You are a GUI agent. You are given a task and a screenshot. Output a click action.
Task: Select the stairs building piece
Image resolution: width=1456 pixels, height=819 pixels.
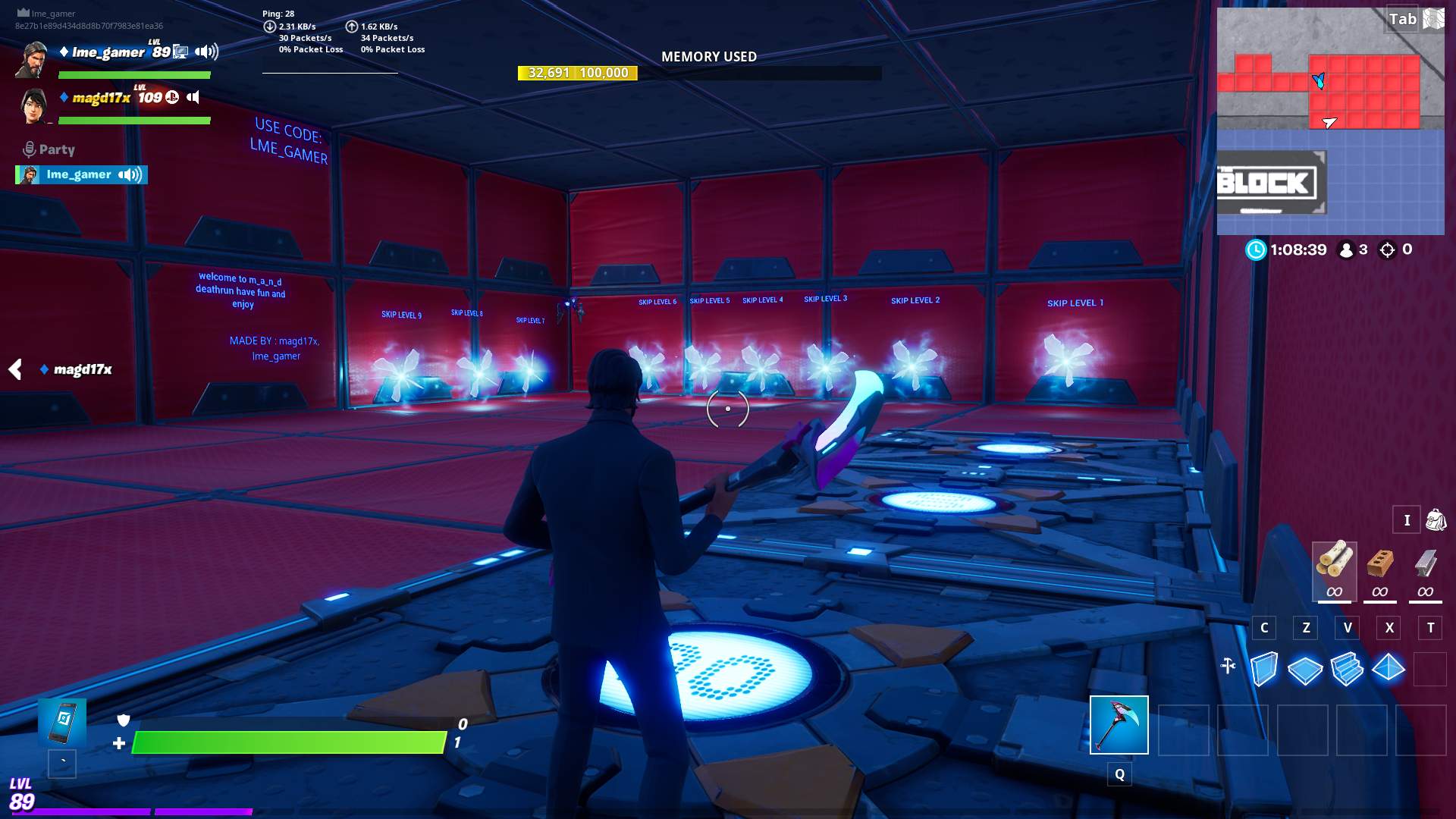[1347, 669]
